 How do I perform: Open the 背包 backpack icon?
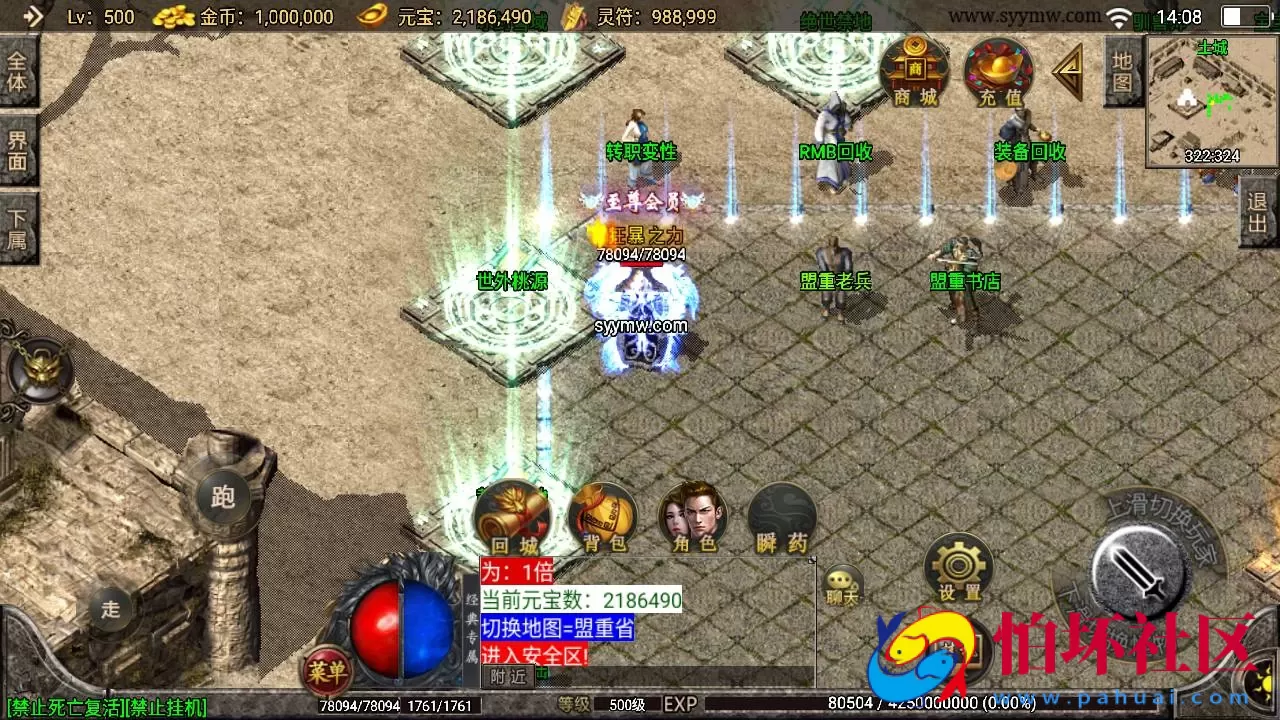click(x=602, y=513)
